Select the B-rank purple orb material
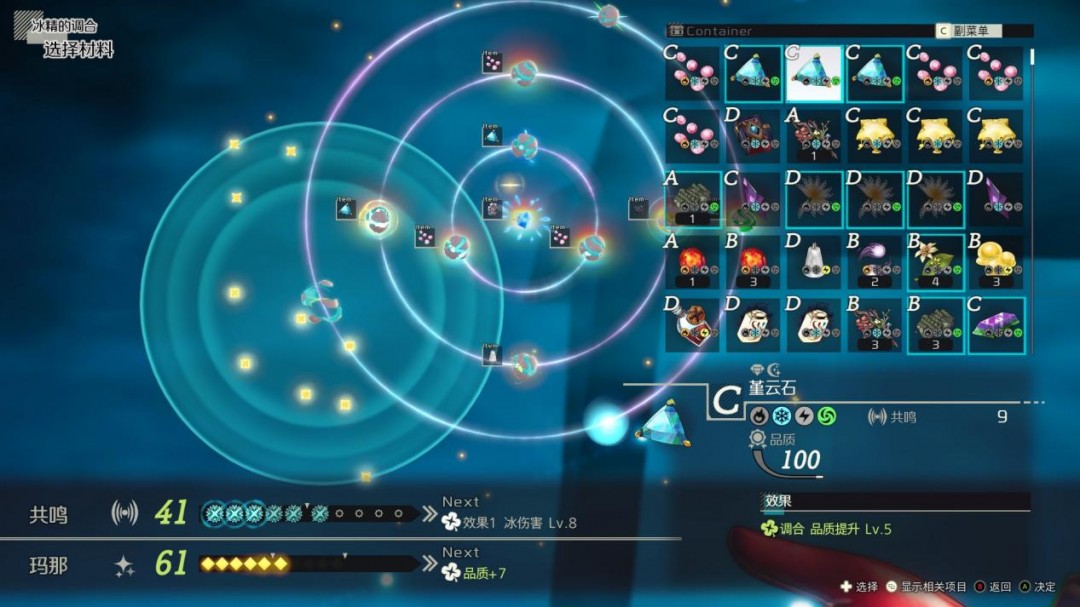The width and height of the screenshot is (1080, 607). point(875,262)
